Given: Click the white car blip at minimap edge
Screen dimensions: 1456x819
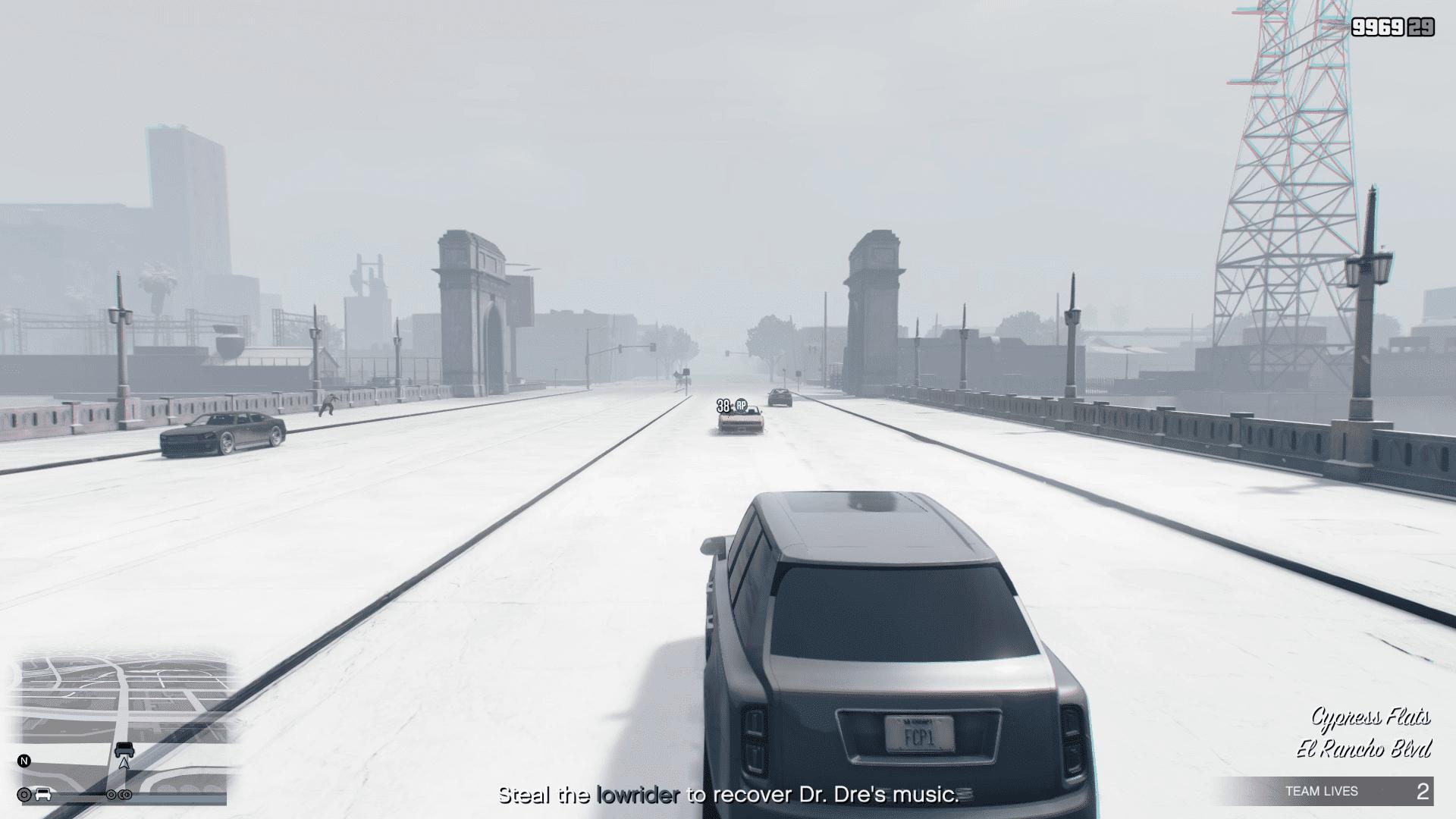Looking at the screenshot, I should coord(44,794).
